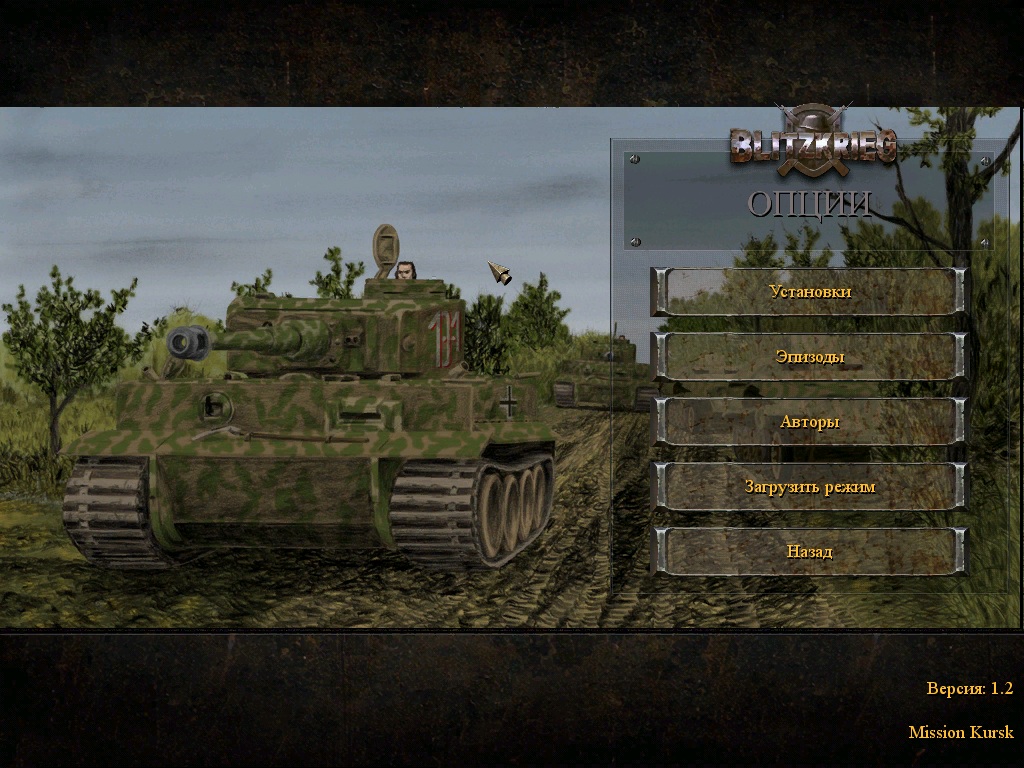Select the Эпизоды menu entry
Image resolution: width=1024 pixels, height=768 pixels.
810,357
